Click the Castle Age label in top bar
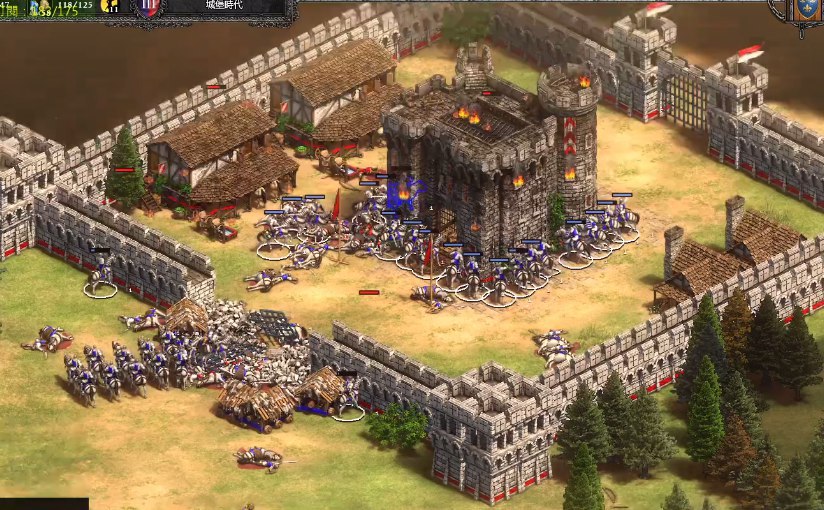 tap(224, 6)
